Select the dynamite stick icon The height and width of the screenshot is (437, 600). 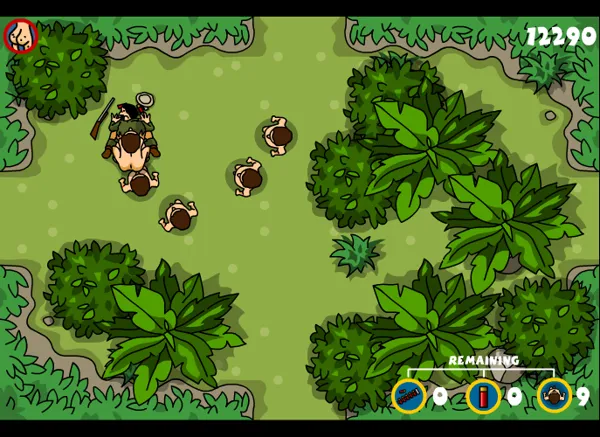tap(408, 396)
